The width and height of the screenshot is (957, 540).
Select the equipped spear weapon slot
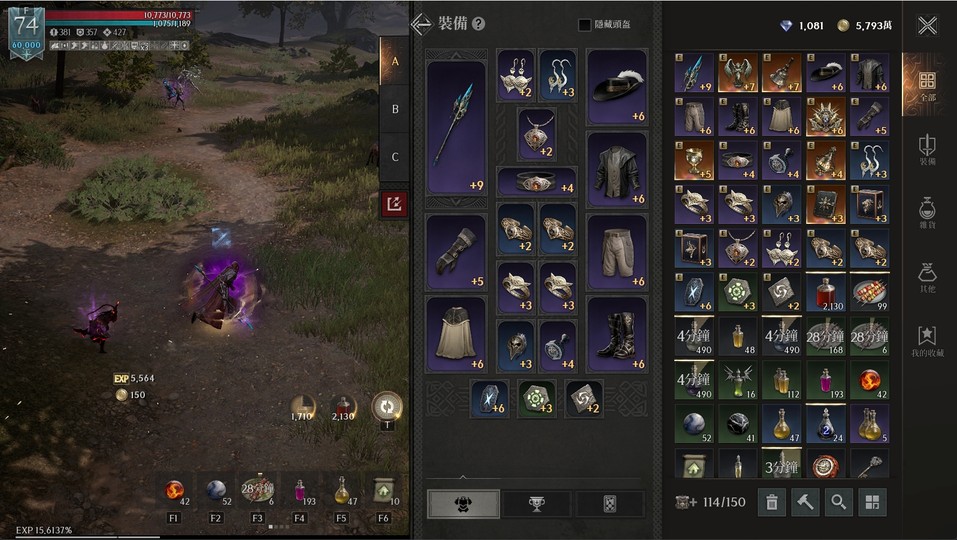pos(456,125)
